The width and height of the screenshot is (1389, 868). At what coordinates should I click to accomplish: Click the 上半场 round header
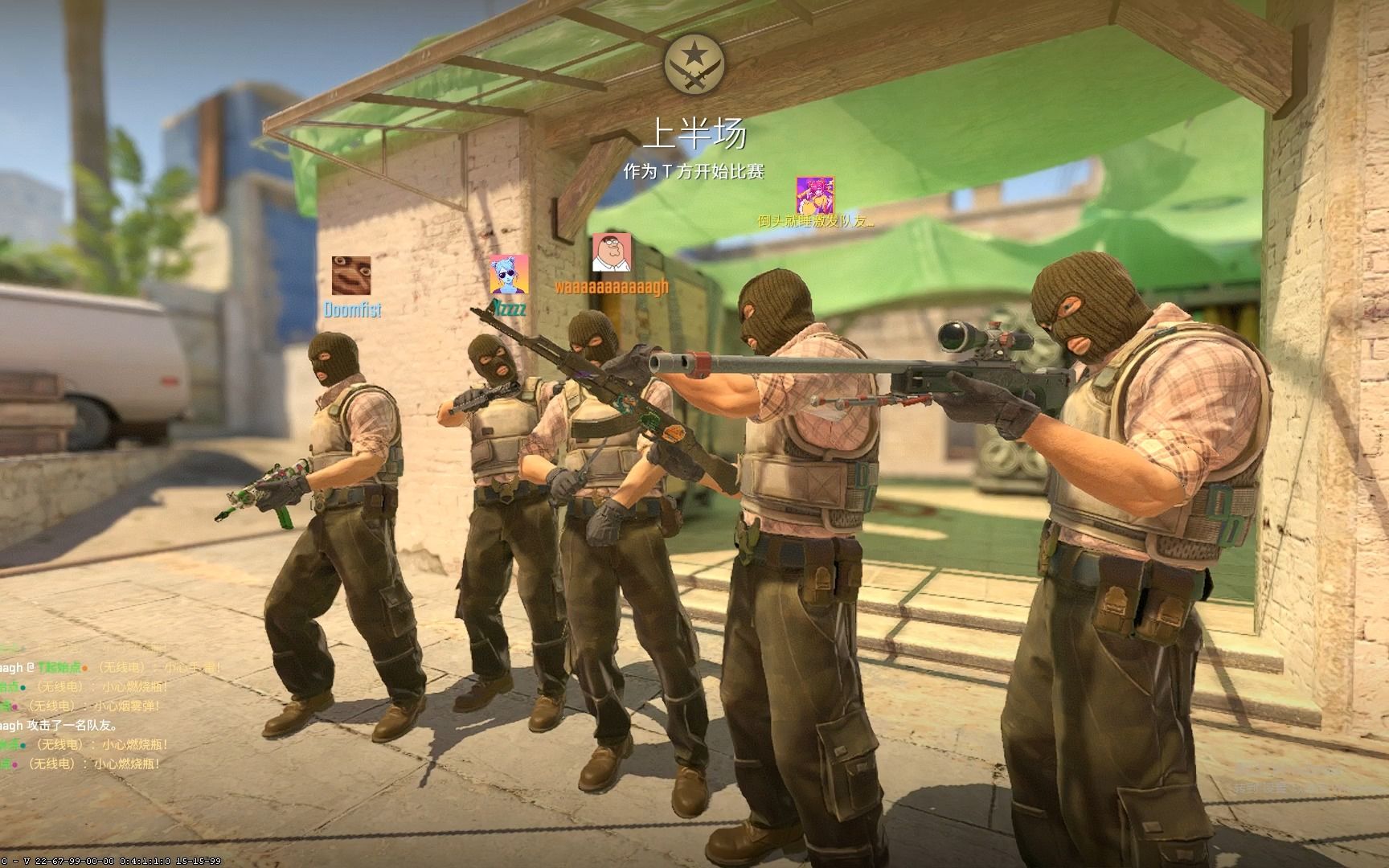pyautogui.click(x=698, y=134)
